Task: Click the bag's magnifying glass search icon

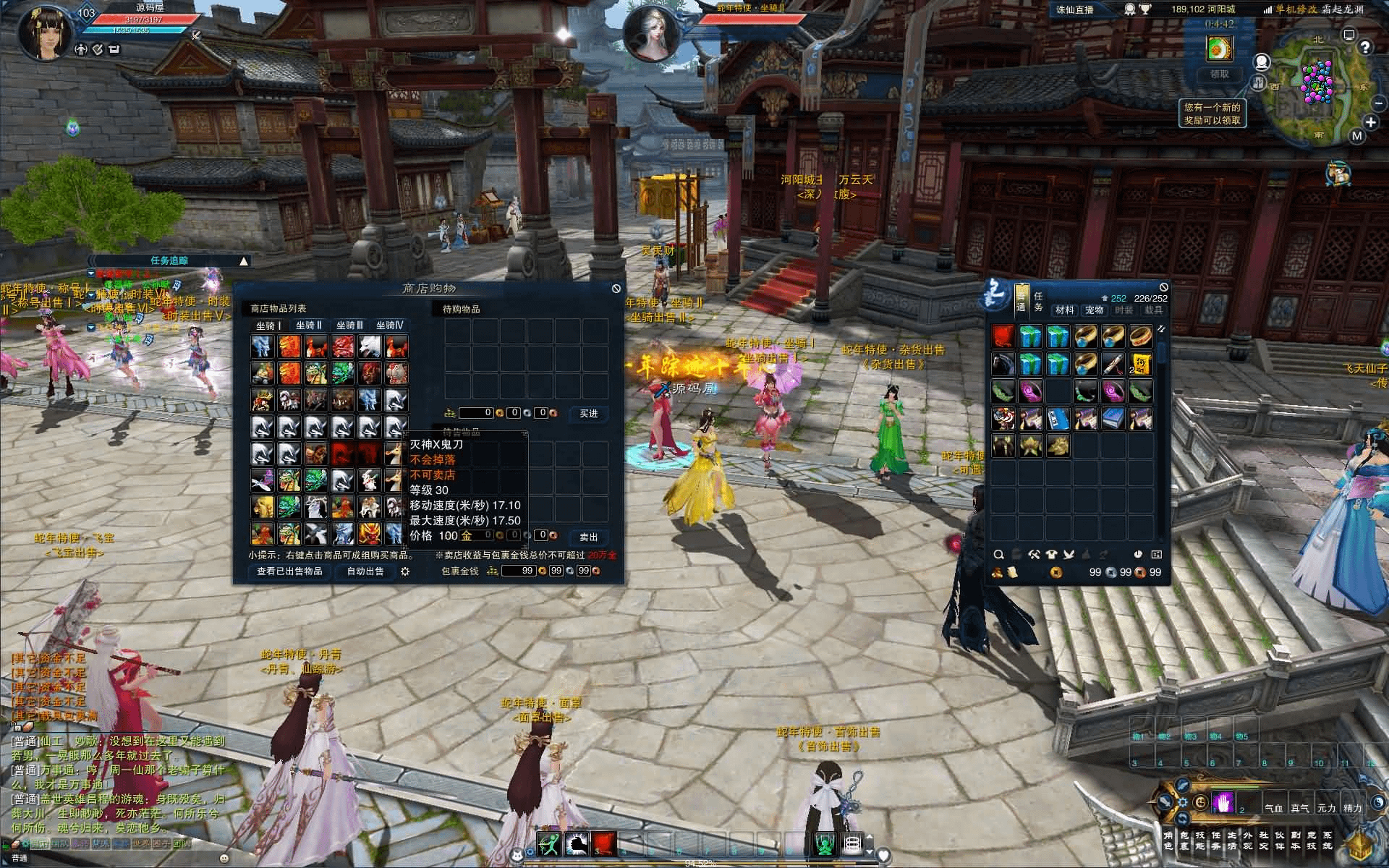Action: [999, 555]
